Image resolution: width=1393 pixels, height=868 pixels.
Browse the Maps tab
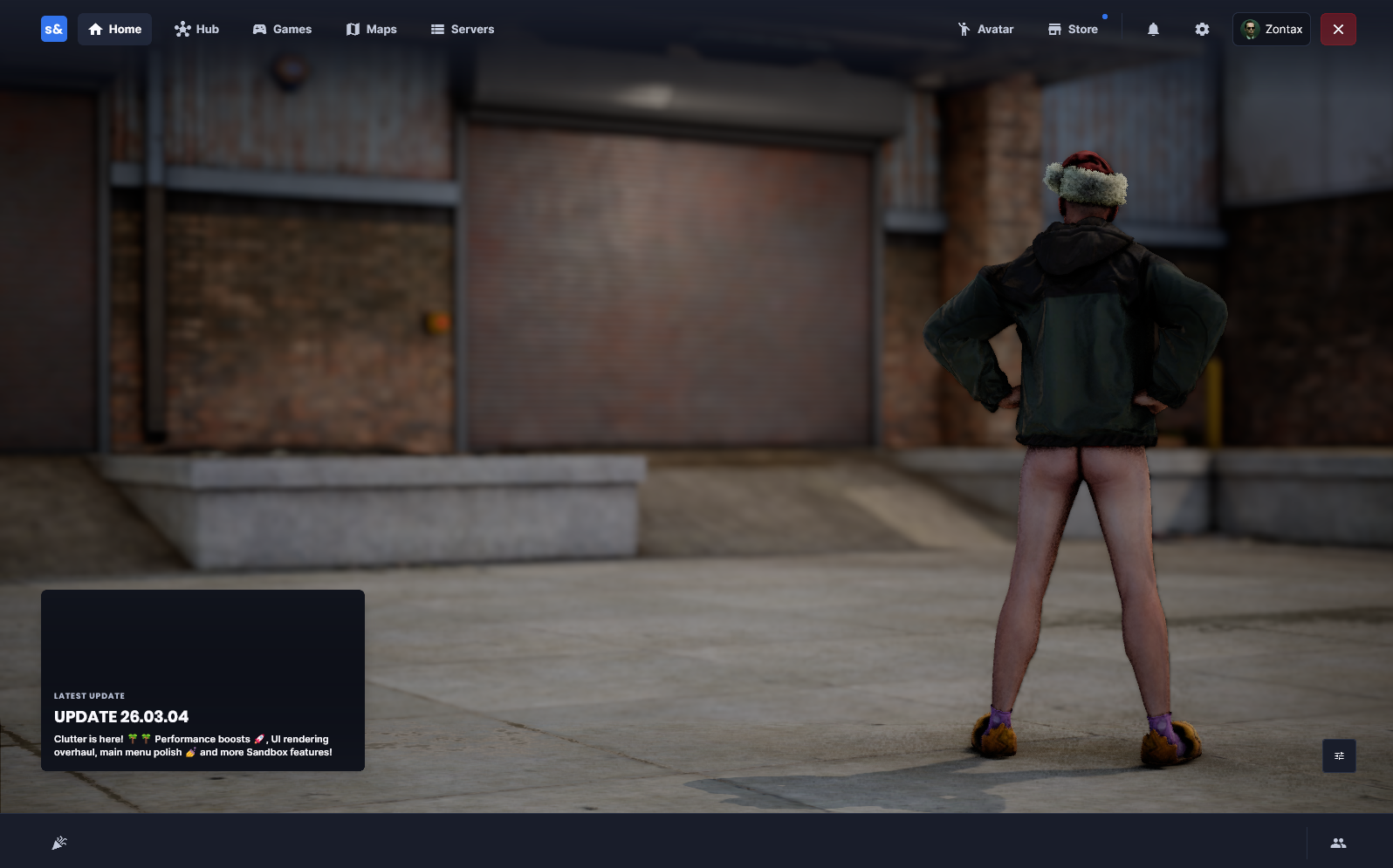pyautogui.click(x=371, y=29)
